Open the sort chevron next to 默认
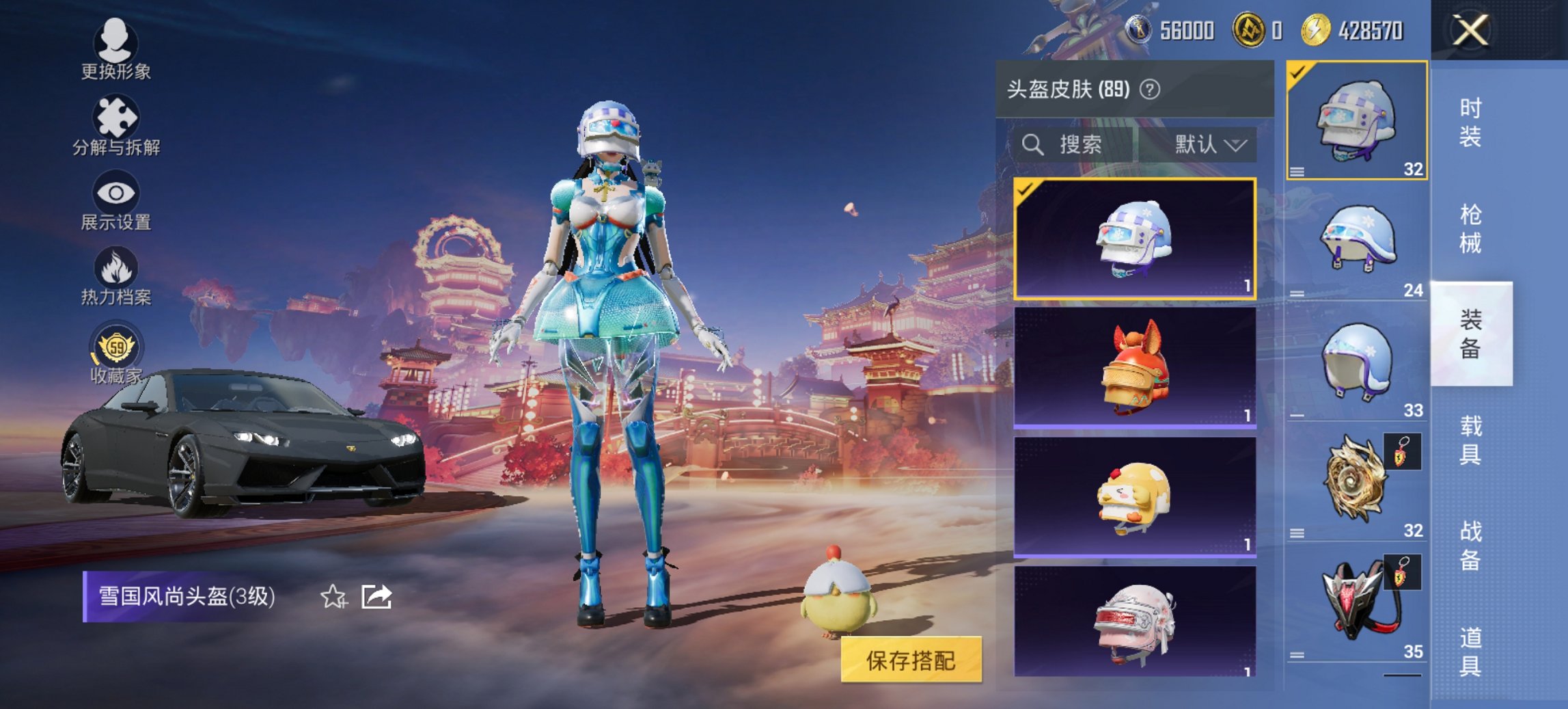 tap(1237, 145)
